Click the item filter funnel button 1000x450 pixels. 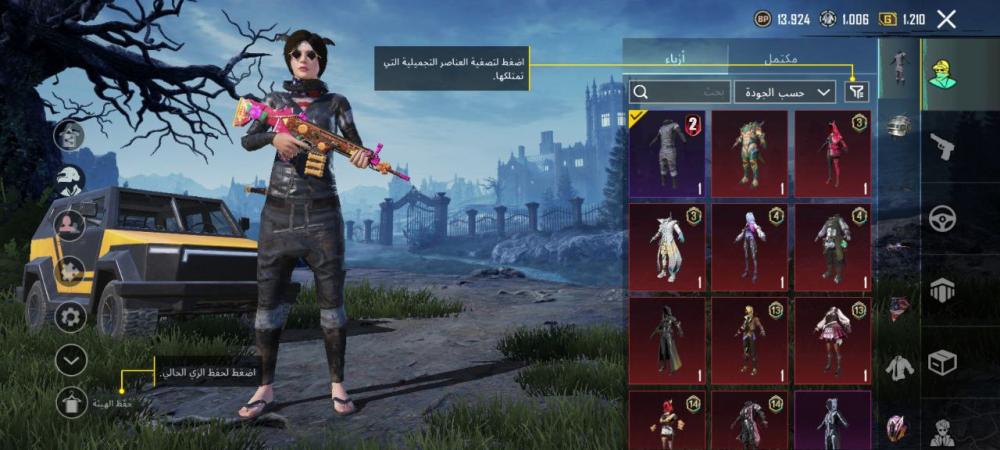[857, 92]
